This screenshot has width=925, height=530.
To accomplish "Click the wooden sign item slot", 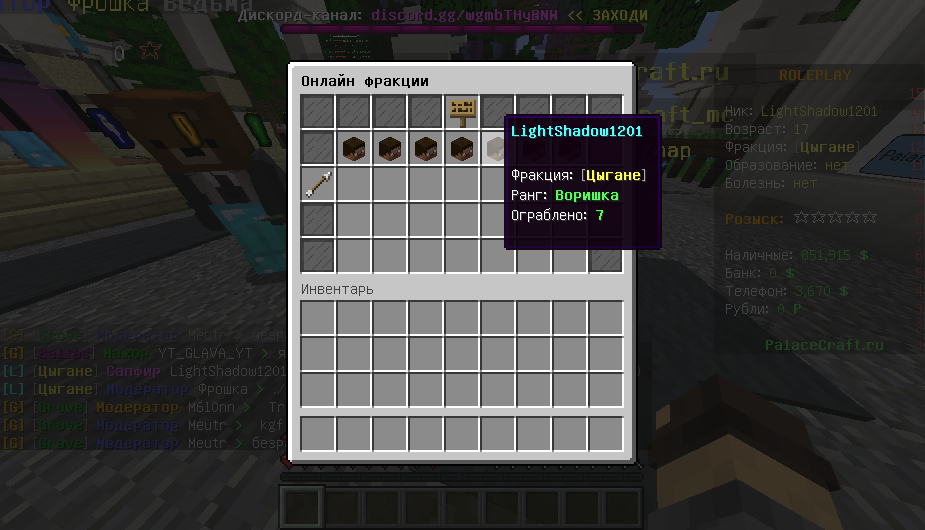I will 462,112.
